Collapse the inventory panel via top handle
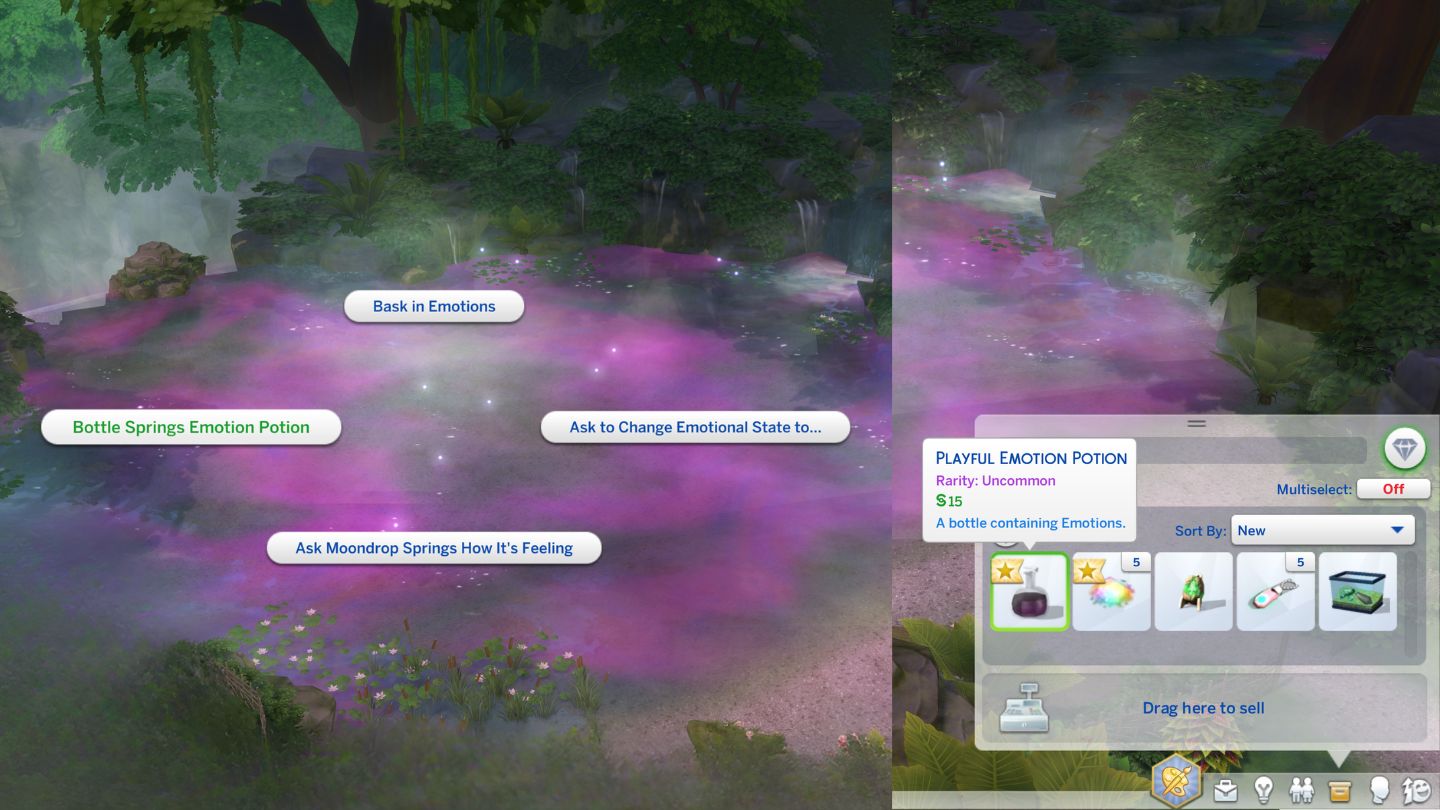The height and width of the screenshot is (810, 1440). pos(1196,423)
